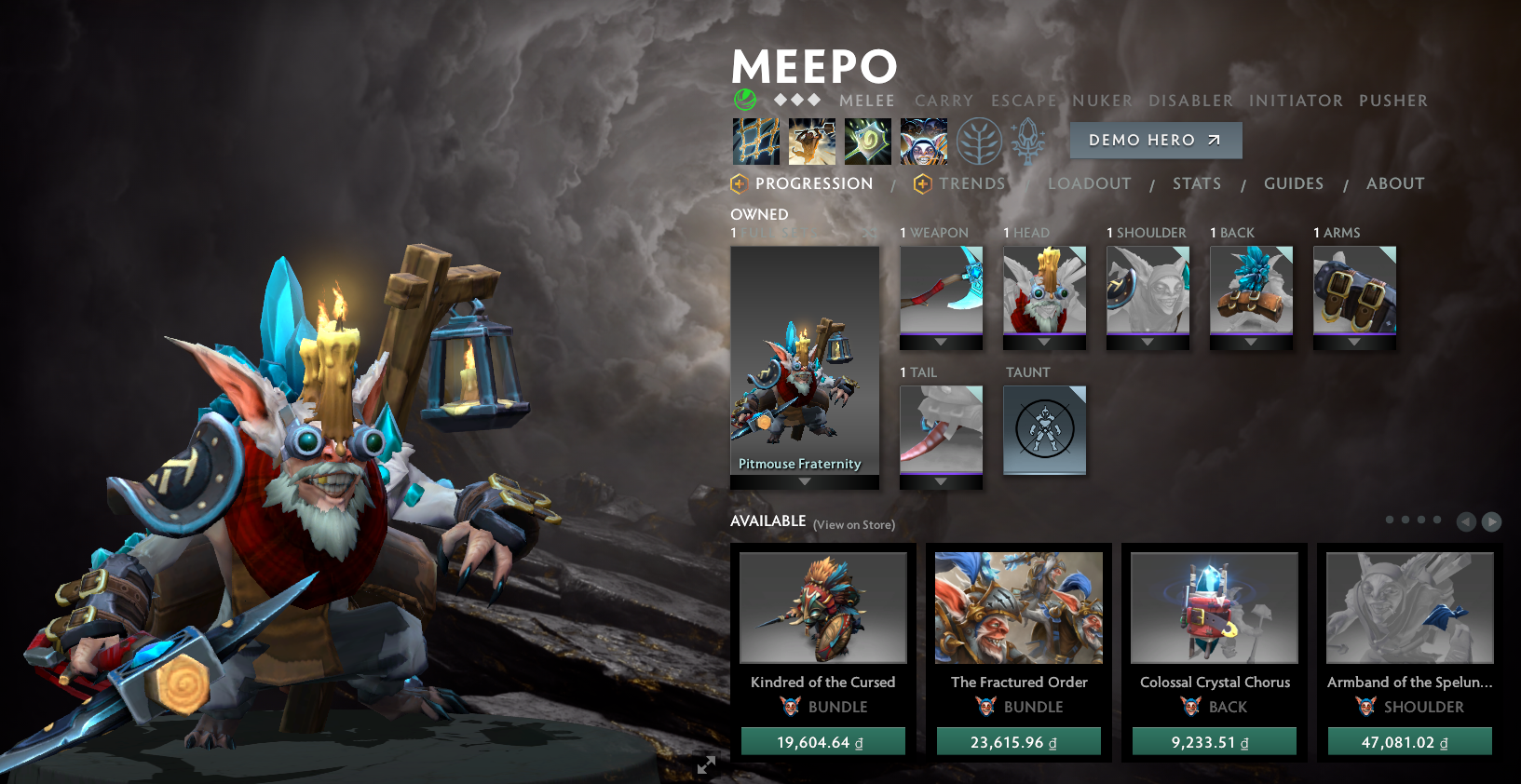Click the green win-rate indicator icon
Image resolution: width=1521 pixels, height=784 pixels.
tap(744, 98)
